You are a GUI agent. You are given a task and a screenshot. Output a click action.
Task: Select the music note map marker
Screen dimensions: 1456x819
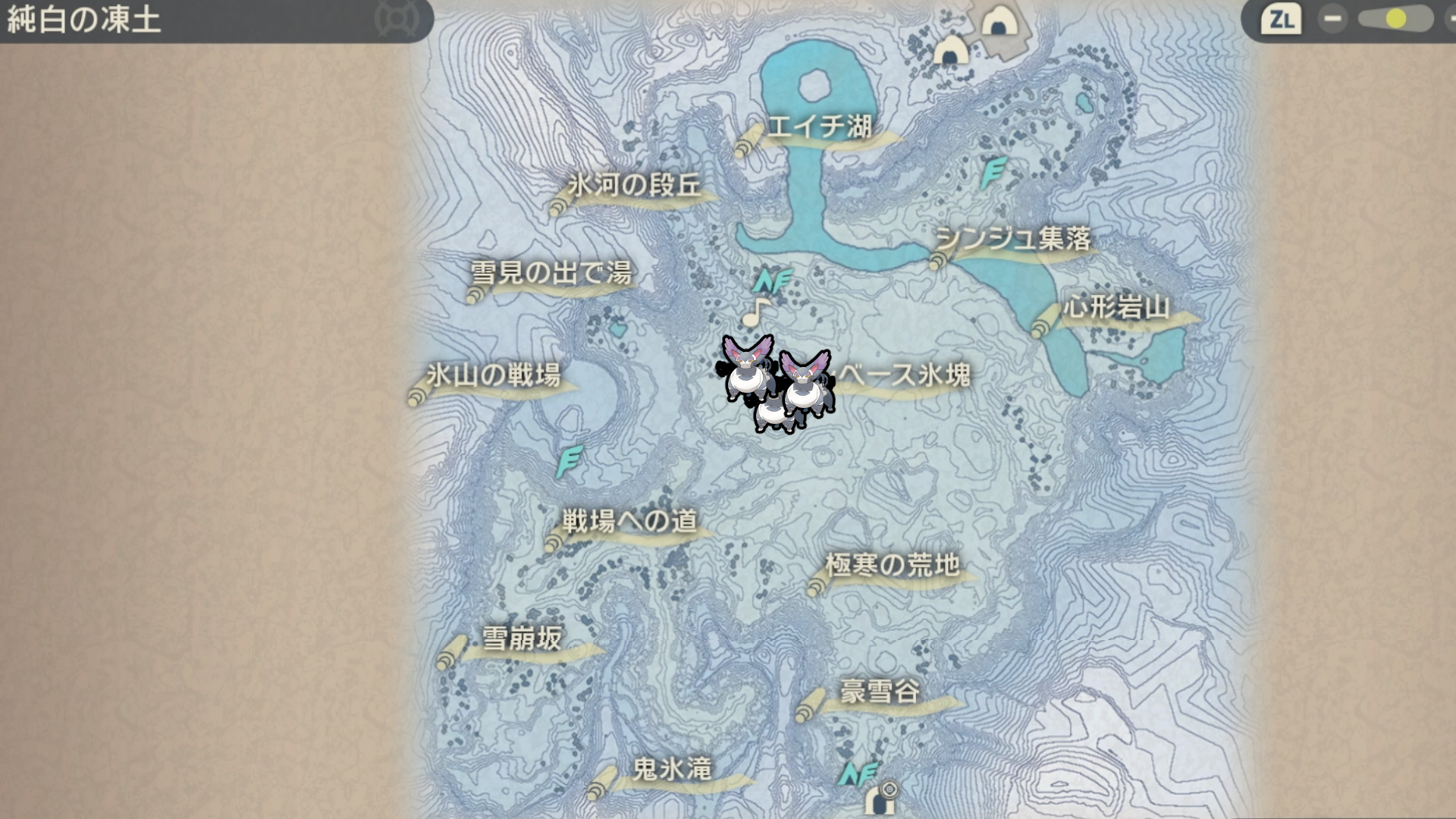point(755,312)
